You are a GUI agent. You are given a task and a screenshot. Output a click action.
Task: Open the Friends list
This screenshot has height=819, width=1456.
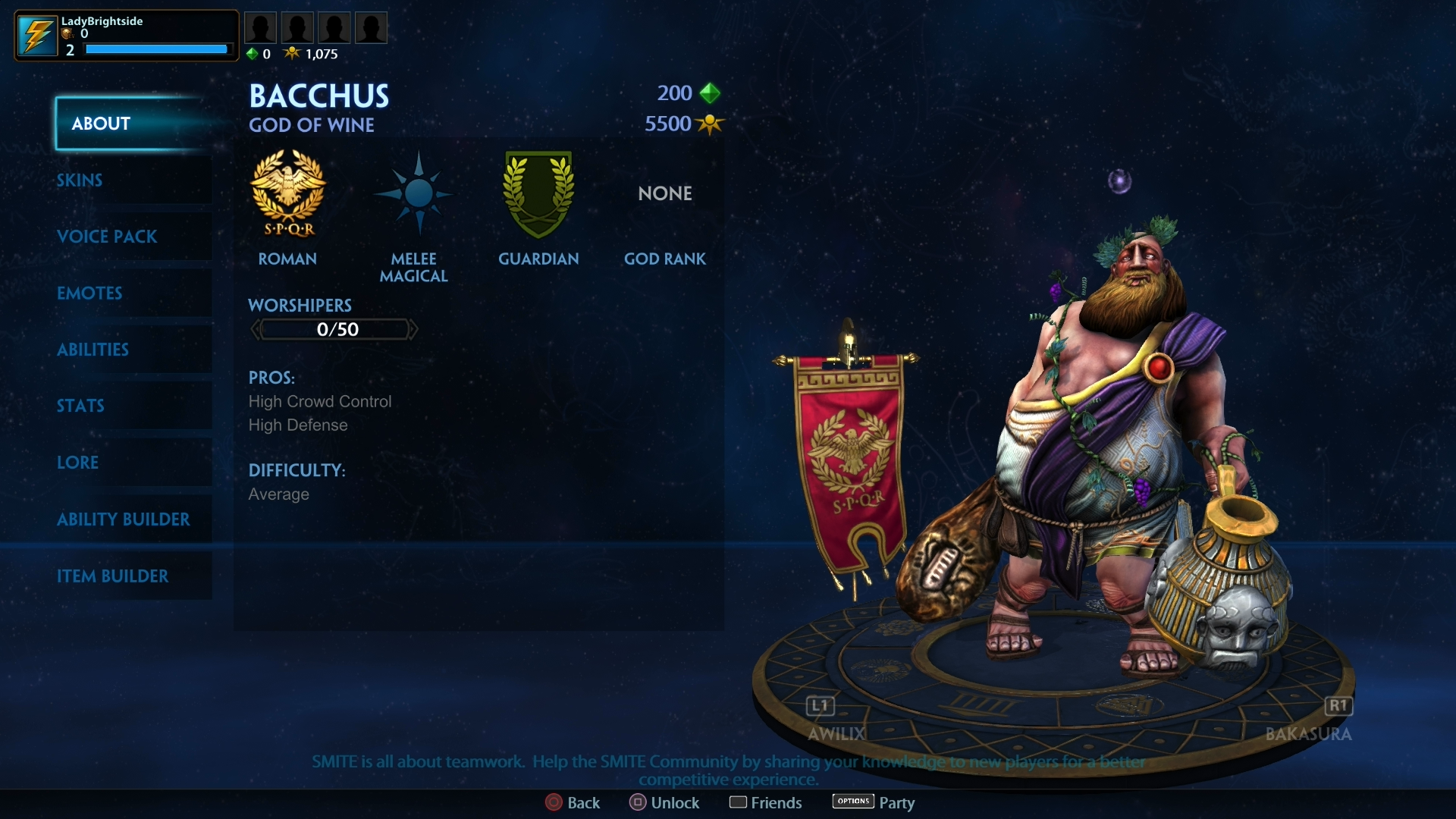[765, 802]
